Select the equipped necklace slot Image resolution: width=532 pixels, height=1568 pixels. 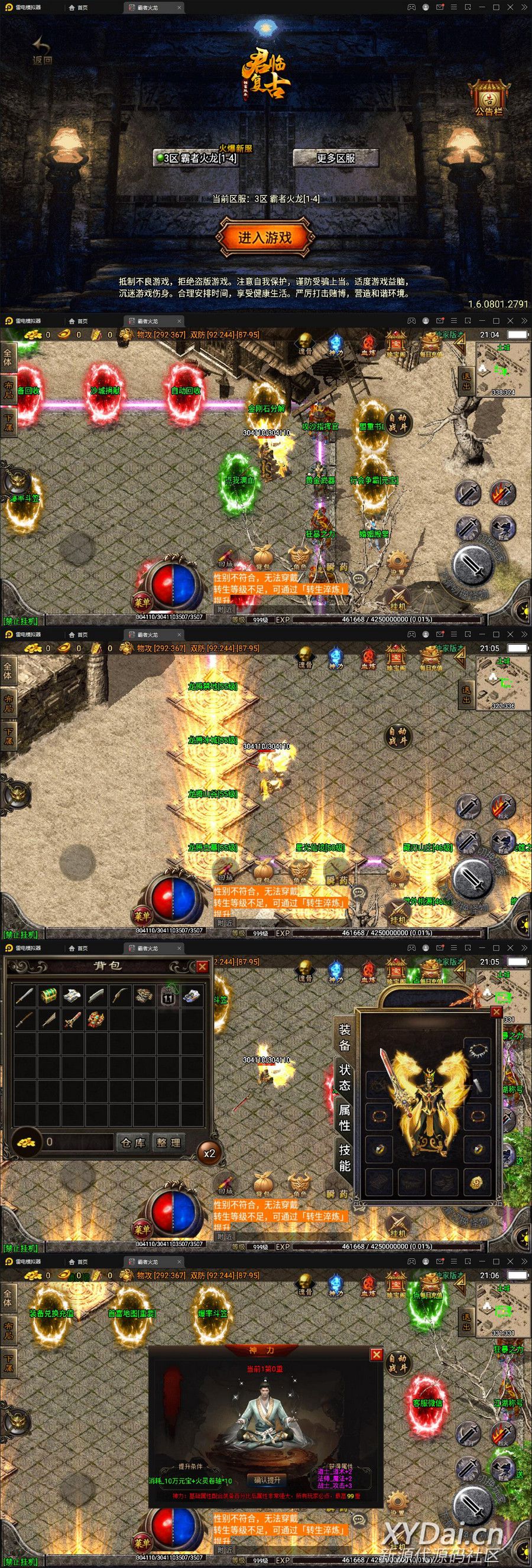click(x=476, y=1048)
